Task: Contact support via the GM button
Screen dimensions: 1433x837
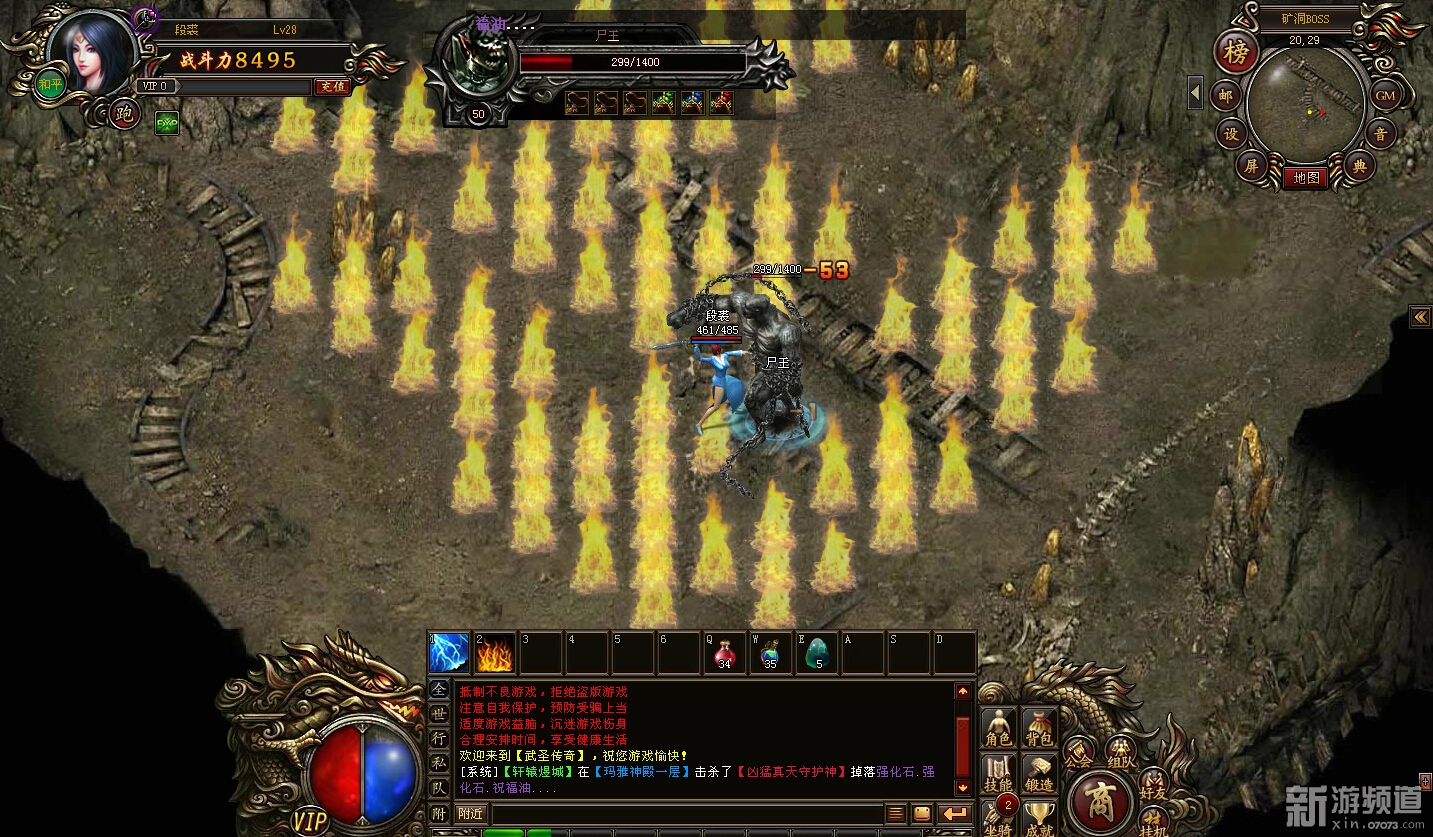Action: coord(1384,96)
